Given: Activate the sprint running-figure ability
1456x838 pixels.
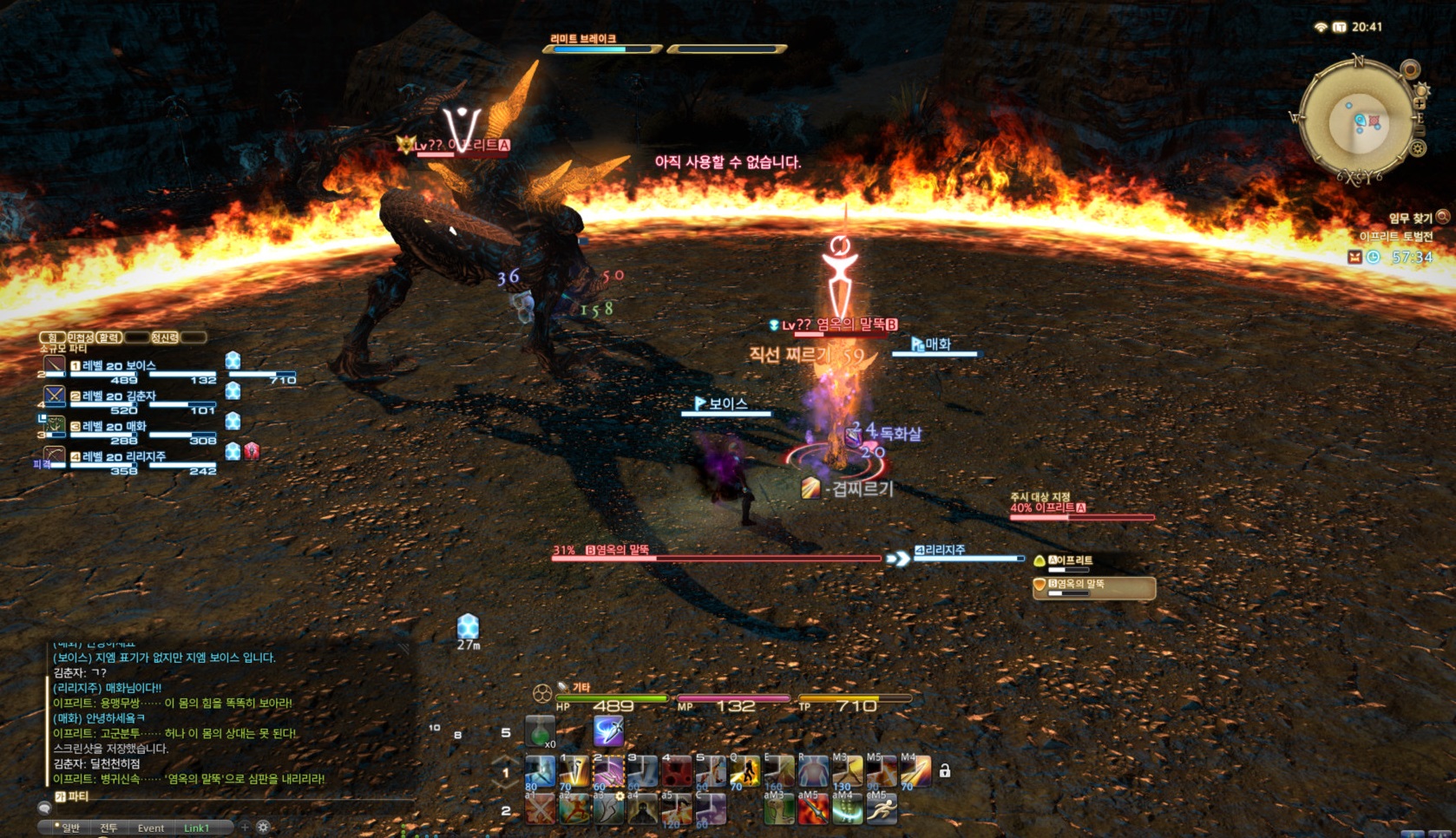Looking at the screenshot, I should 882,808.
